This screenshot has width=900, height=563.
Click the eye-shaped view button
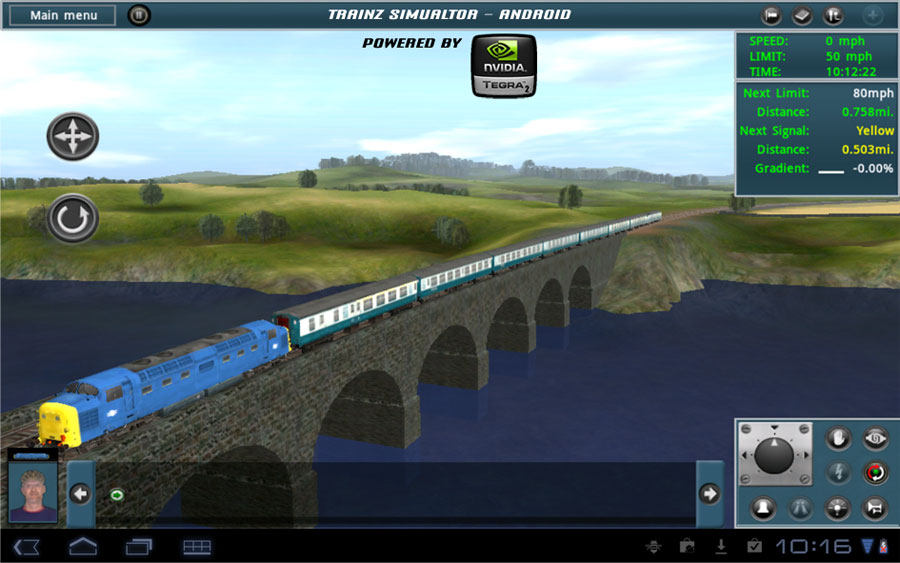pyautogui.click(x=876, y=438)
